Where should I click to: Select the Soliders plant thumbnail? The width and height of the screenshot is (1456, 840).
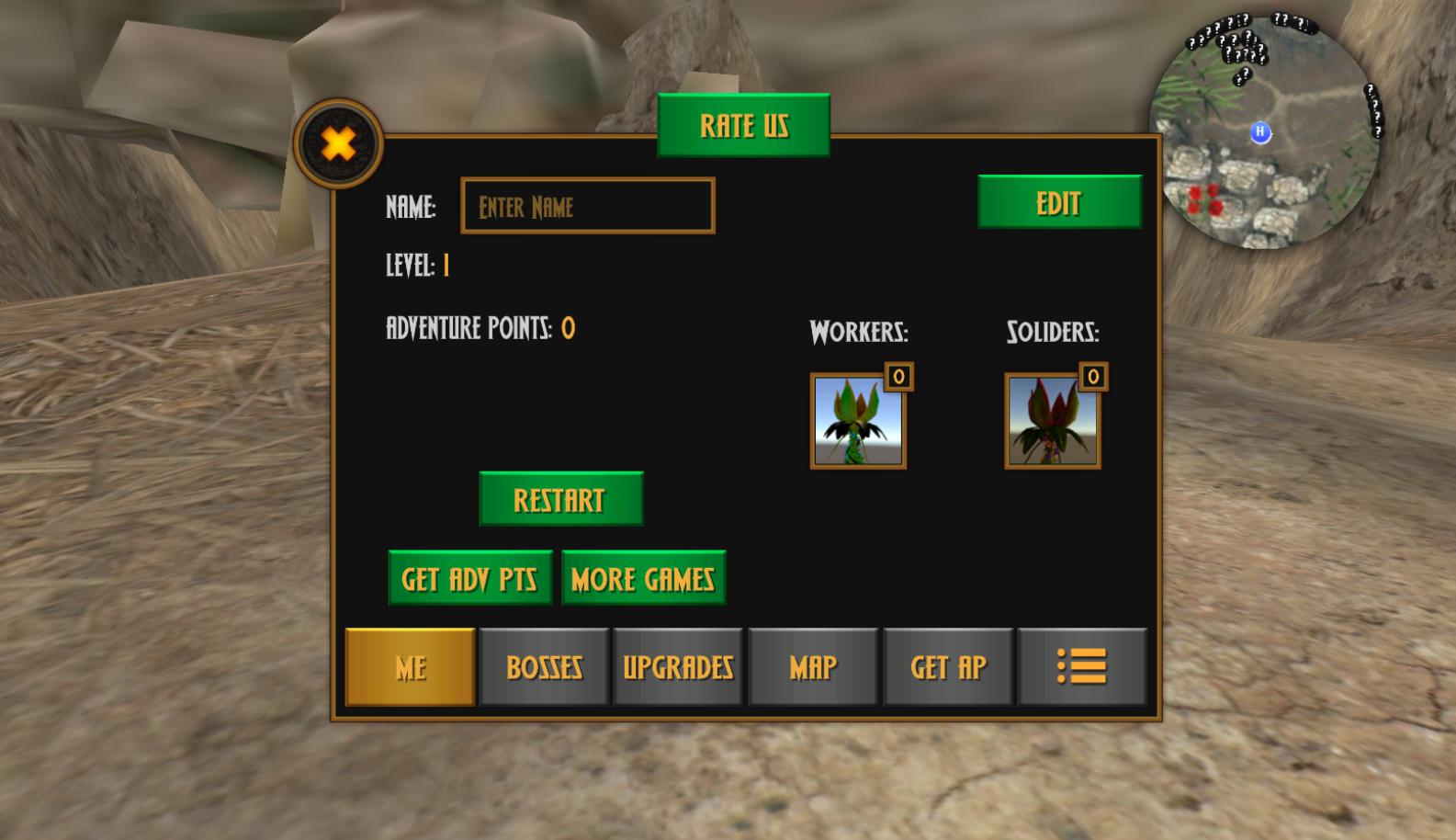(x=1053, y=422)
